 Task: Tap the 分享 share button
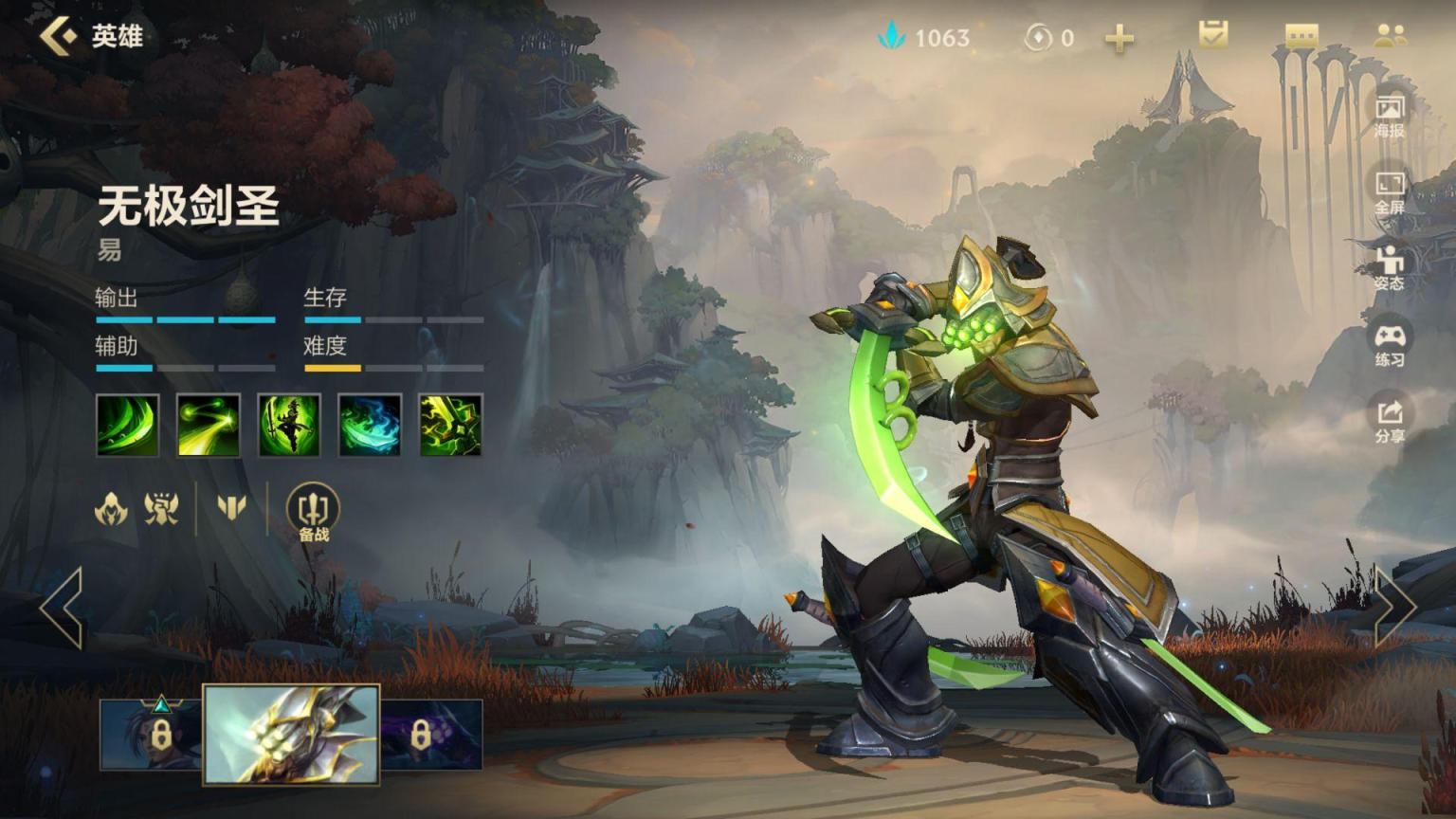[x=1390, y=421]
